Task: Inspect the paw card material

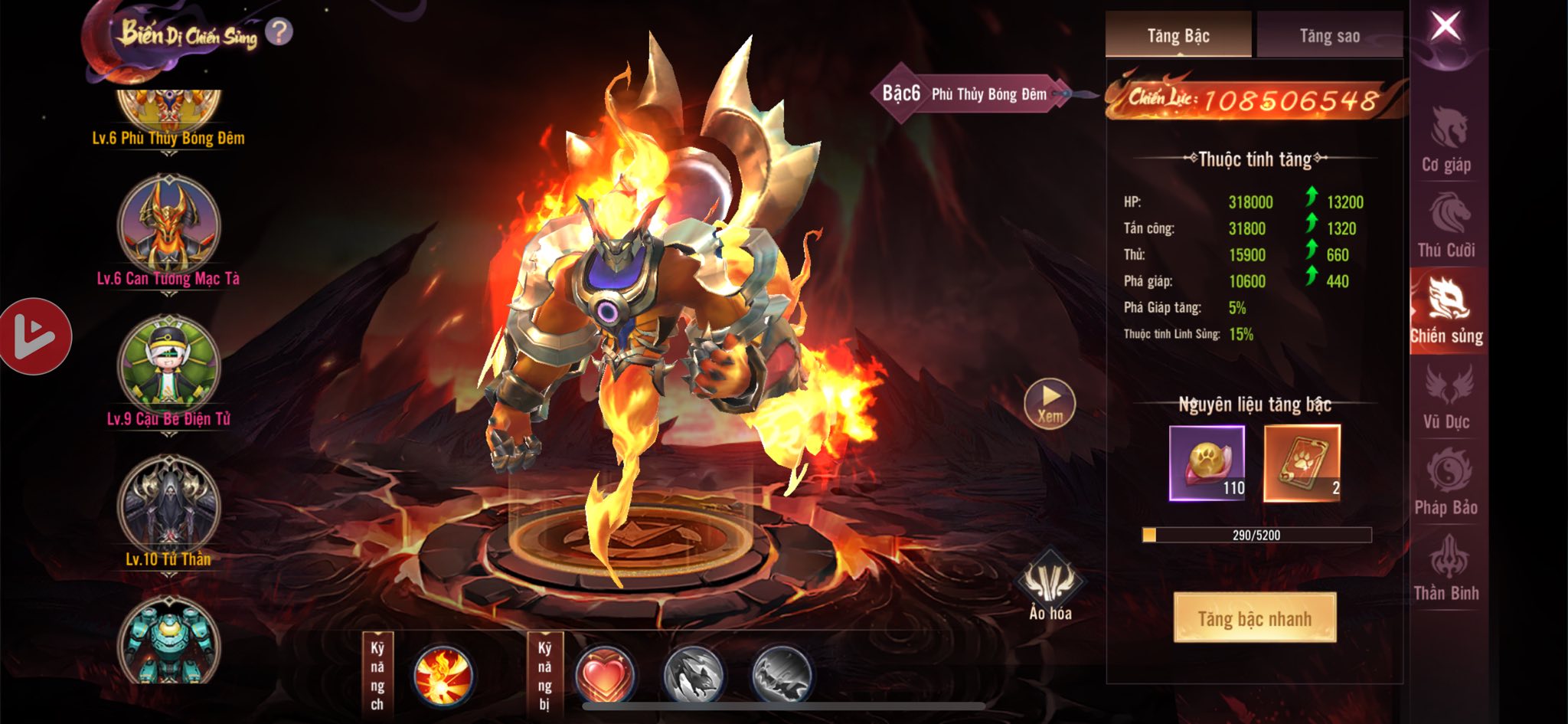Action: 1302,464
